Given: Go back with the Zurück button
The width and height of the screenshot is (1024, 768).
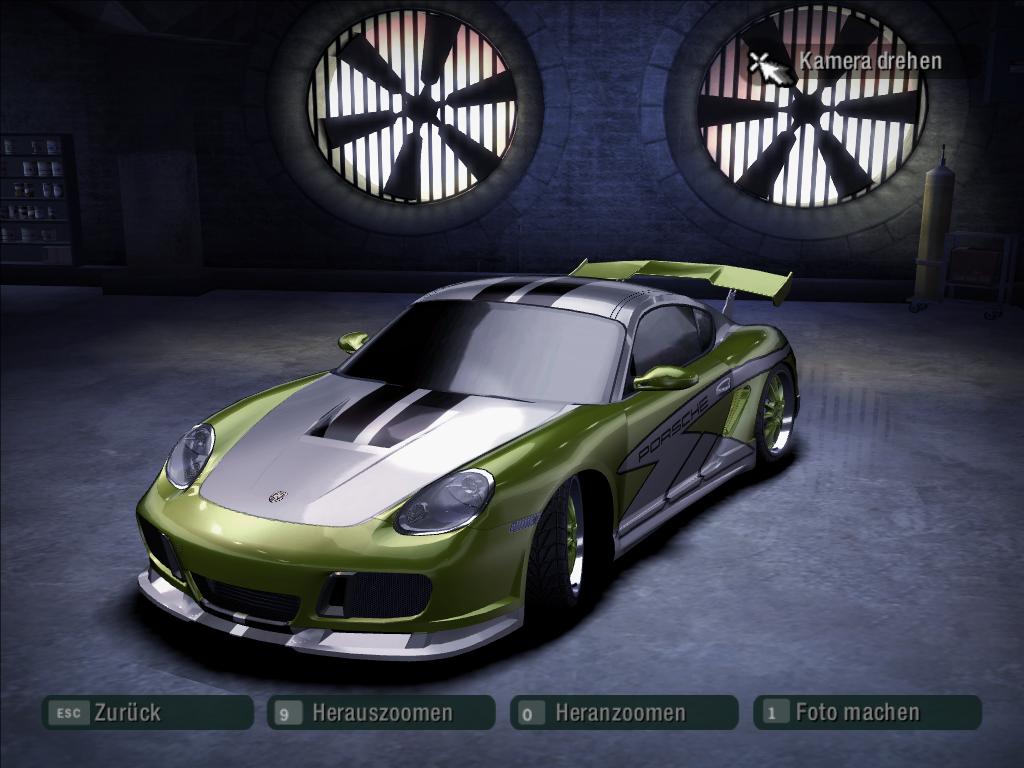Looking at the screenshot, I should pos(146,713).
